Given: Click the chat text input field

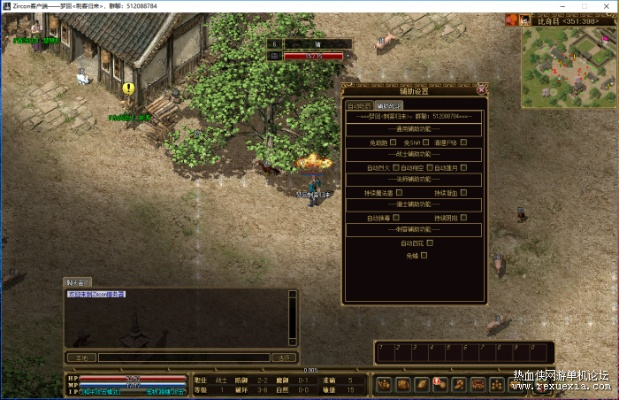Looking at the screenshot, I should click(183, 357).
